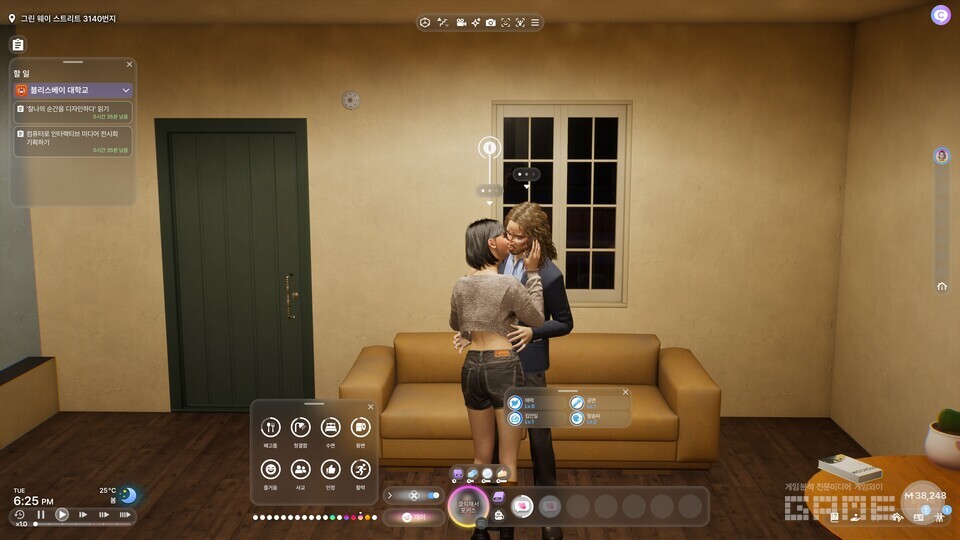Close the skills popup panel

626,392
